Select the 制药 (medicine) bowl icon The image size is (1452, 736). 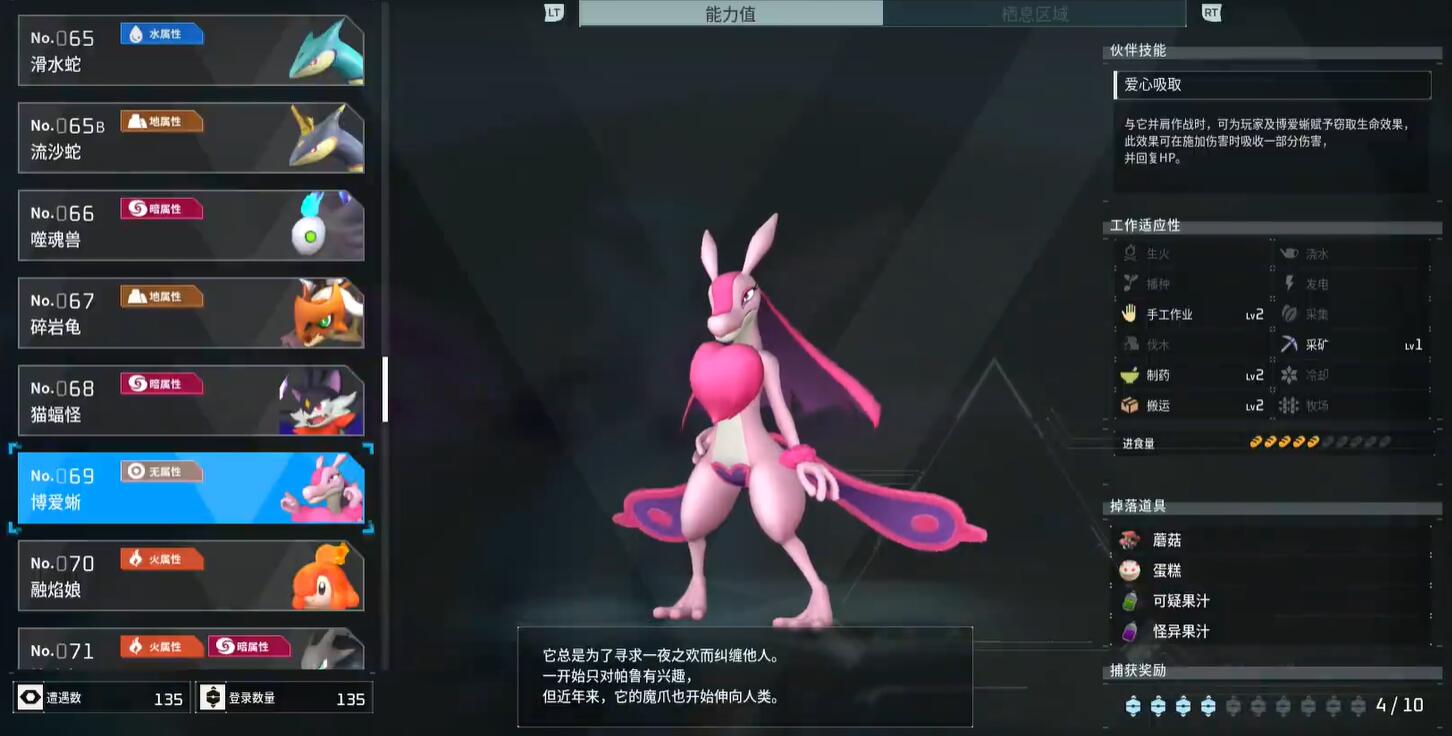pos(1131,374)
